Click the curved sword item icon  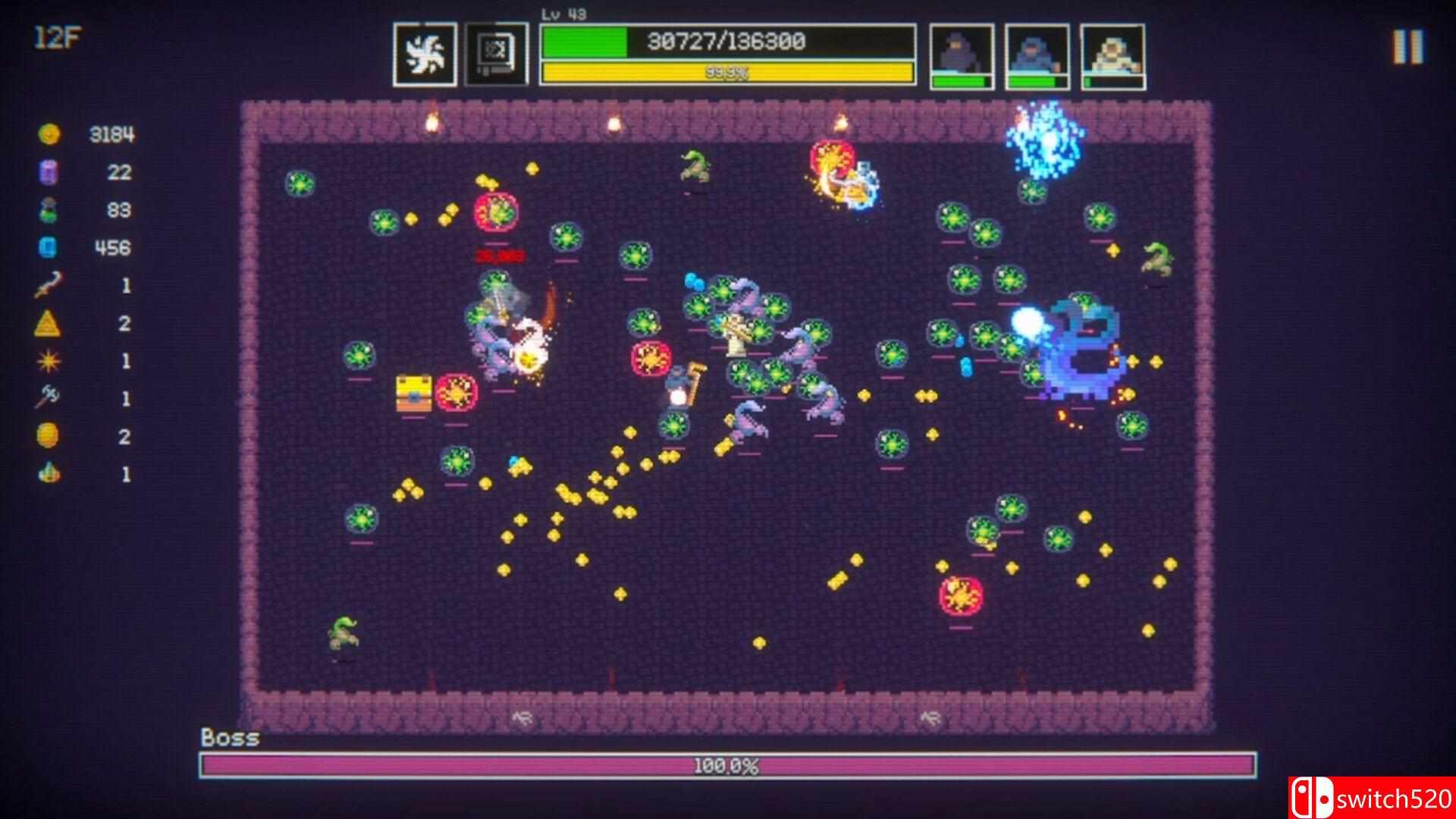pos(48,286)
